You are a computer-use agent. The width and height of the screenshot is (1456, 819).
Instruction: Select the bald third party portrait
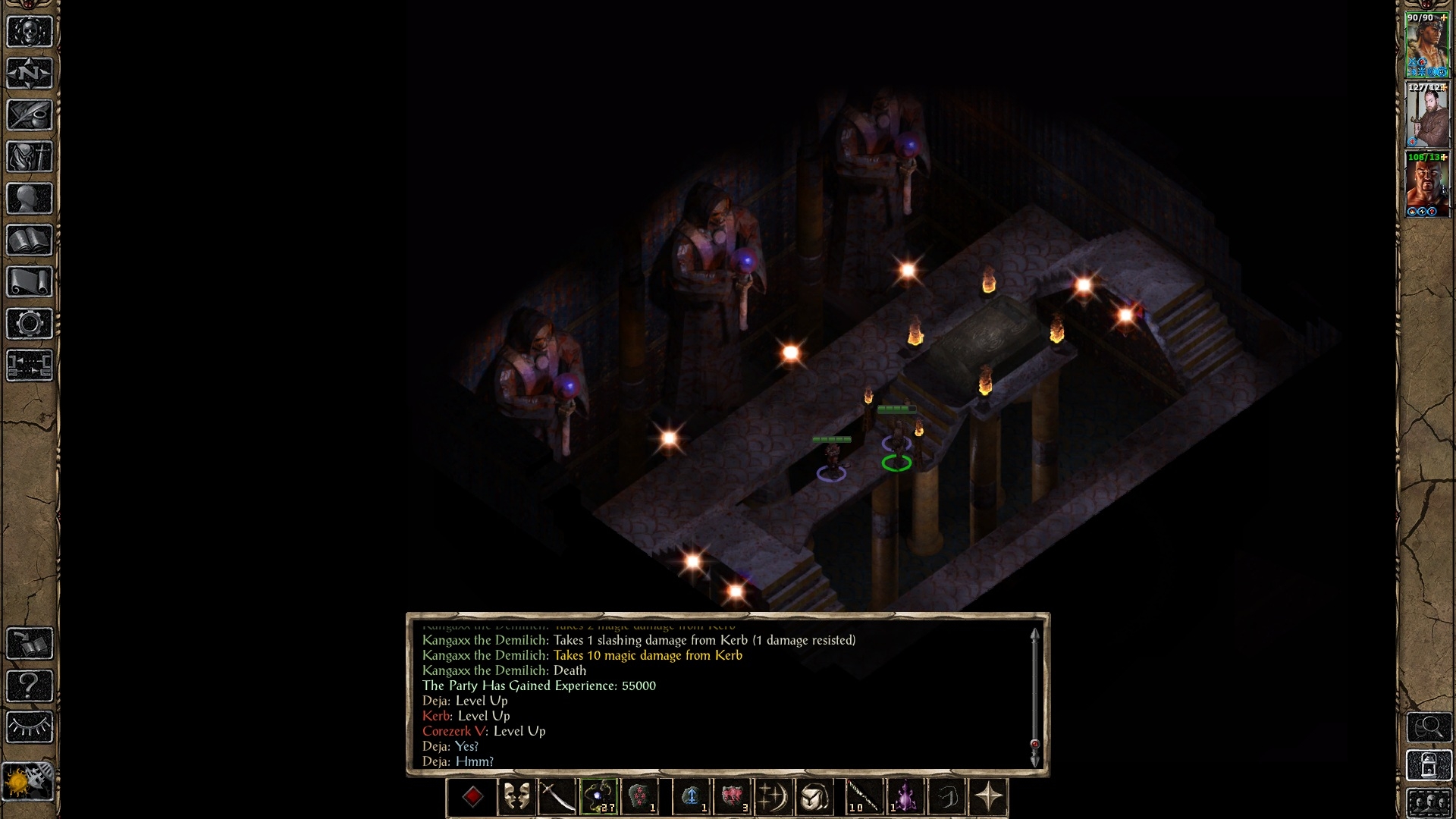[x=1427, y=185]
